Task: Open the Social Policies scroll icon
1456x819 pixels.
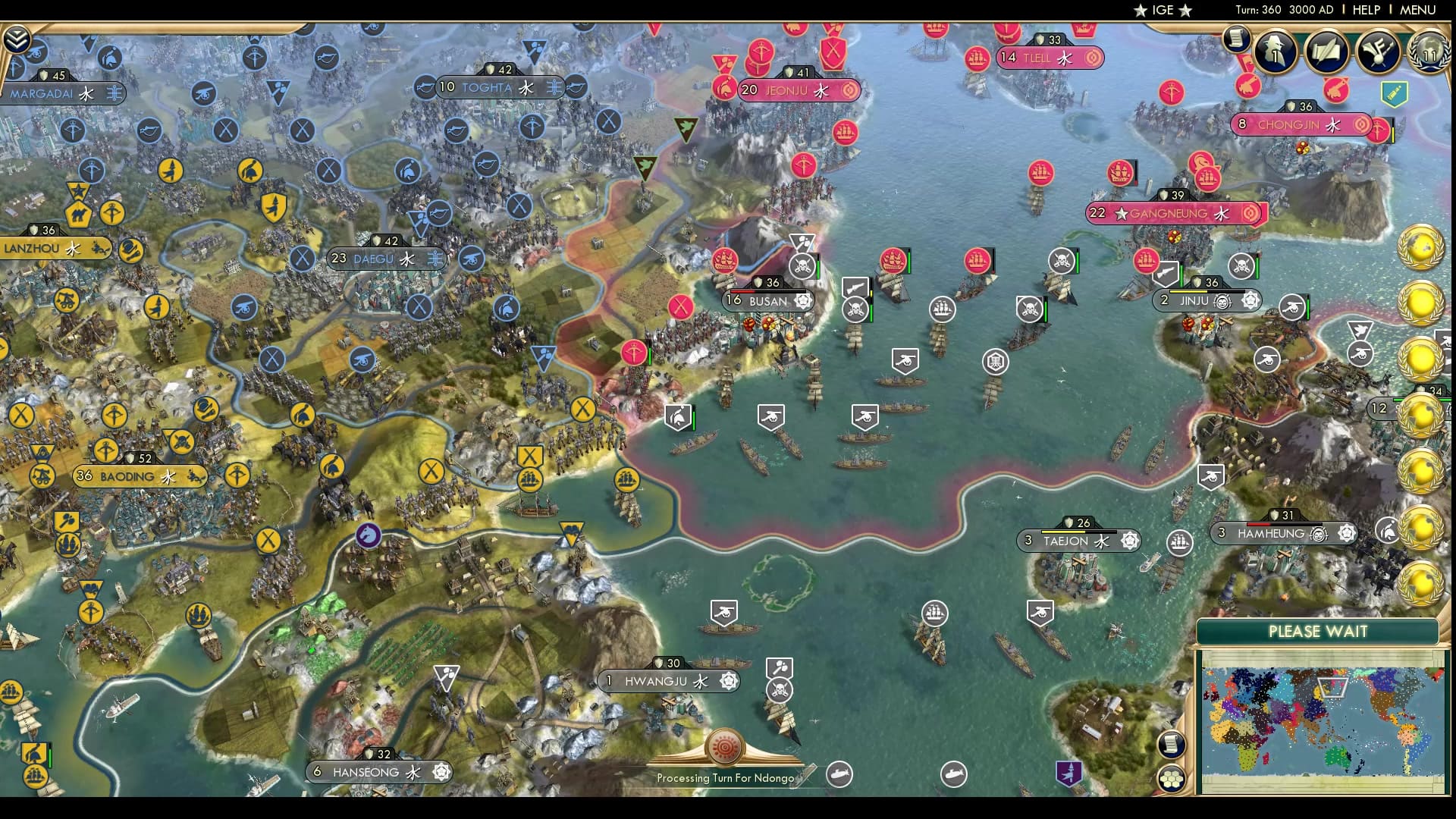Action: click(1327, 52)
